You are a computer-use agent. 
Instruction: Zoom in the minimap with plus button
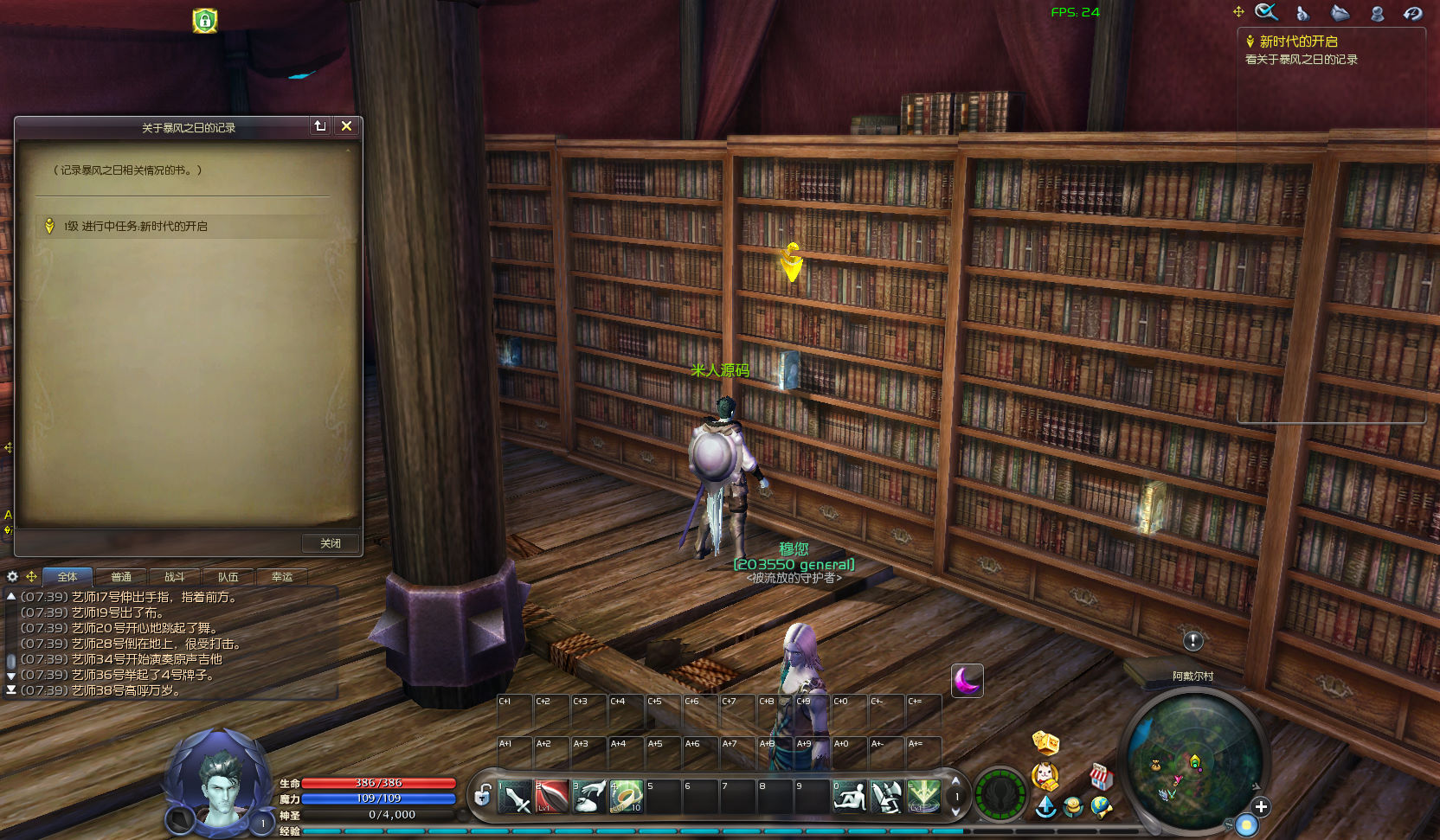(1261, 807)
